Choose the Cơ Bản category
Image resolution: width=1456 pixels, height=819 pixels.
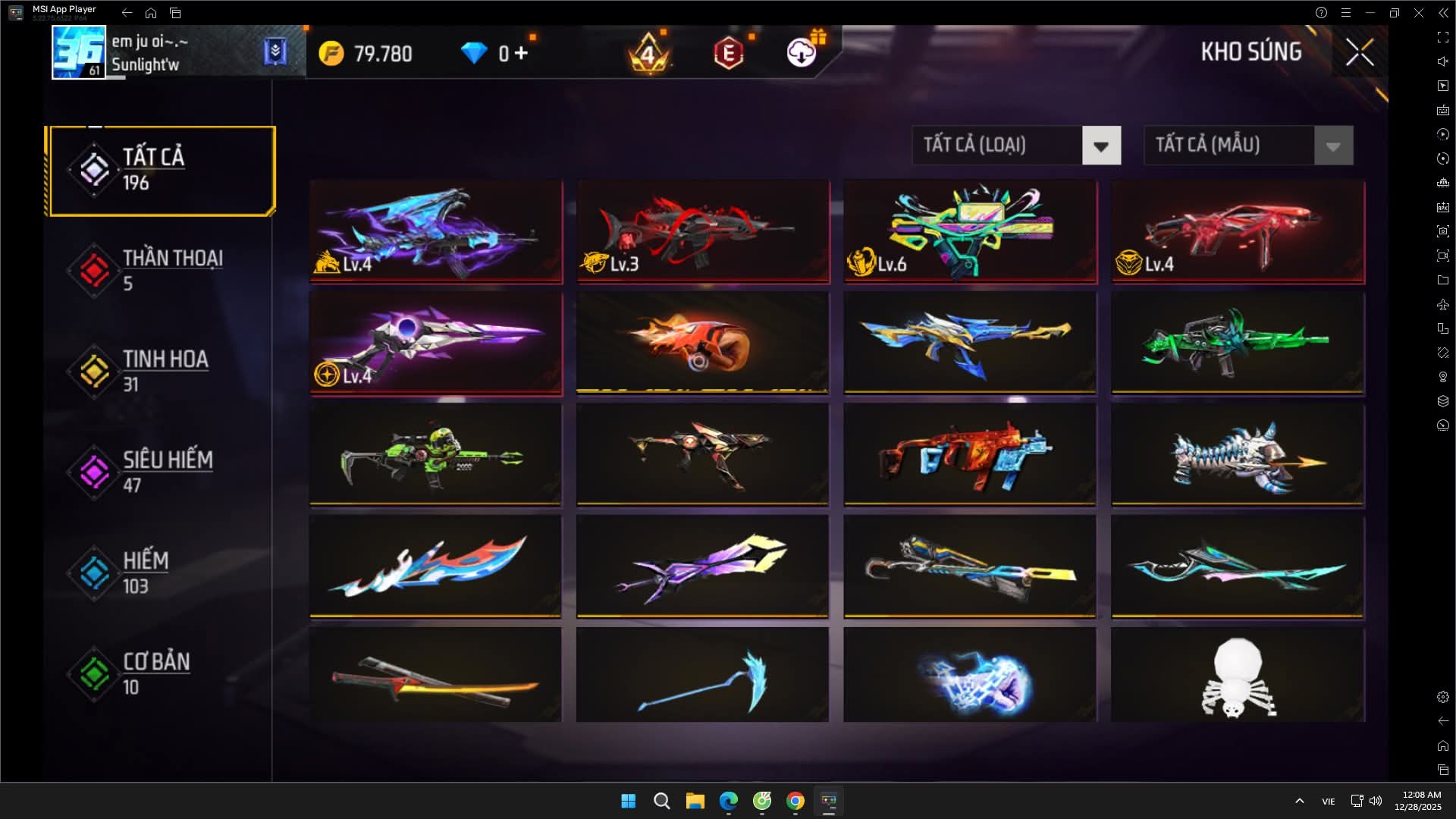click(x=160, y=674)
